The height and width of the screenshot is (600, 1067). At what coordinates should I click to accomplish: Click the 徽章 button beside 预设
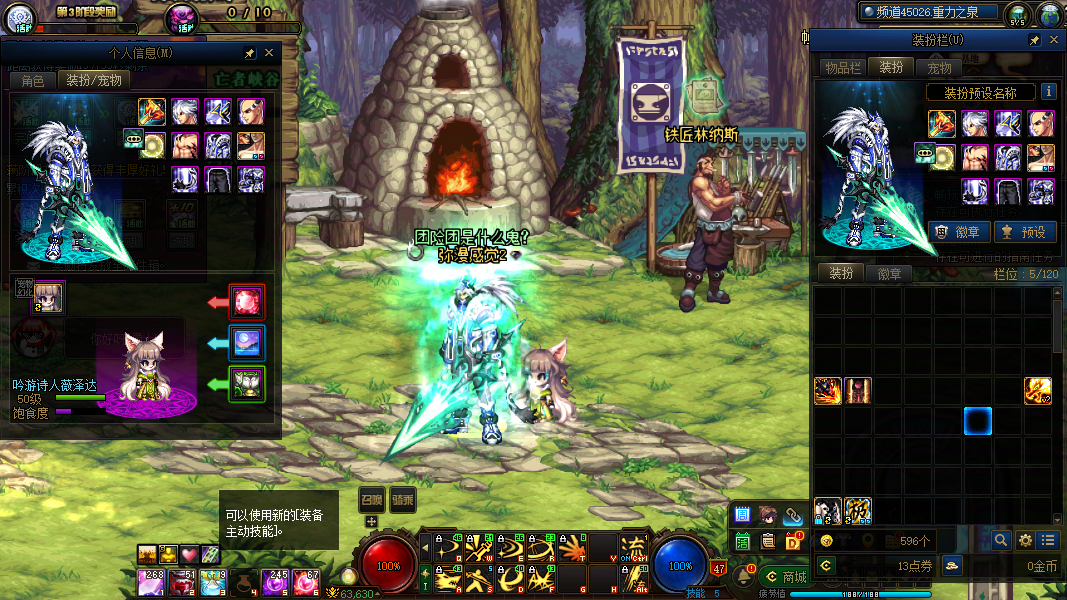(x=960, y=232)
